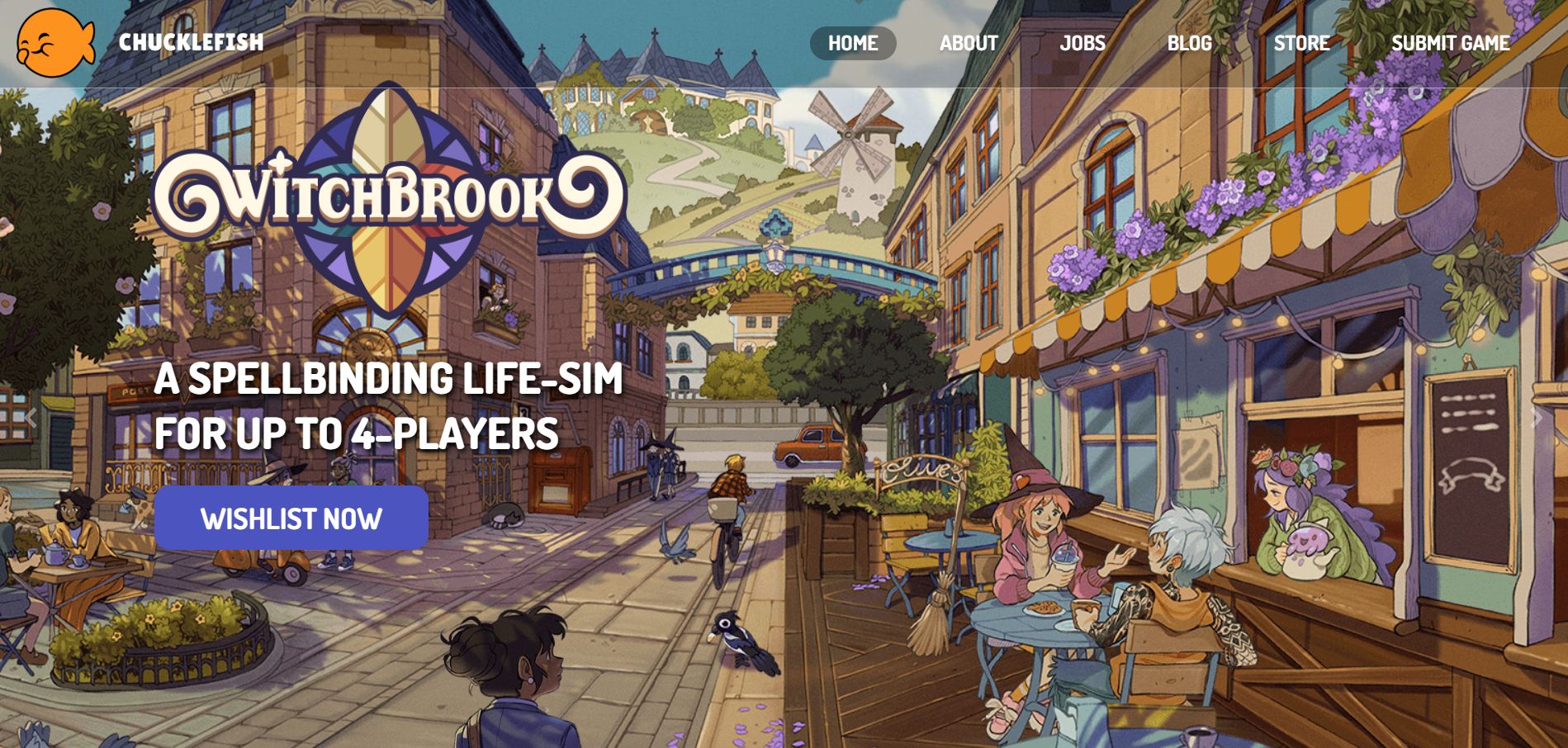
Task: Click the orange Chucklefish fish logo
Action: pyautogui.click(x=55, y=43)
